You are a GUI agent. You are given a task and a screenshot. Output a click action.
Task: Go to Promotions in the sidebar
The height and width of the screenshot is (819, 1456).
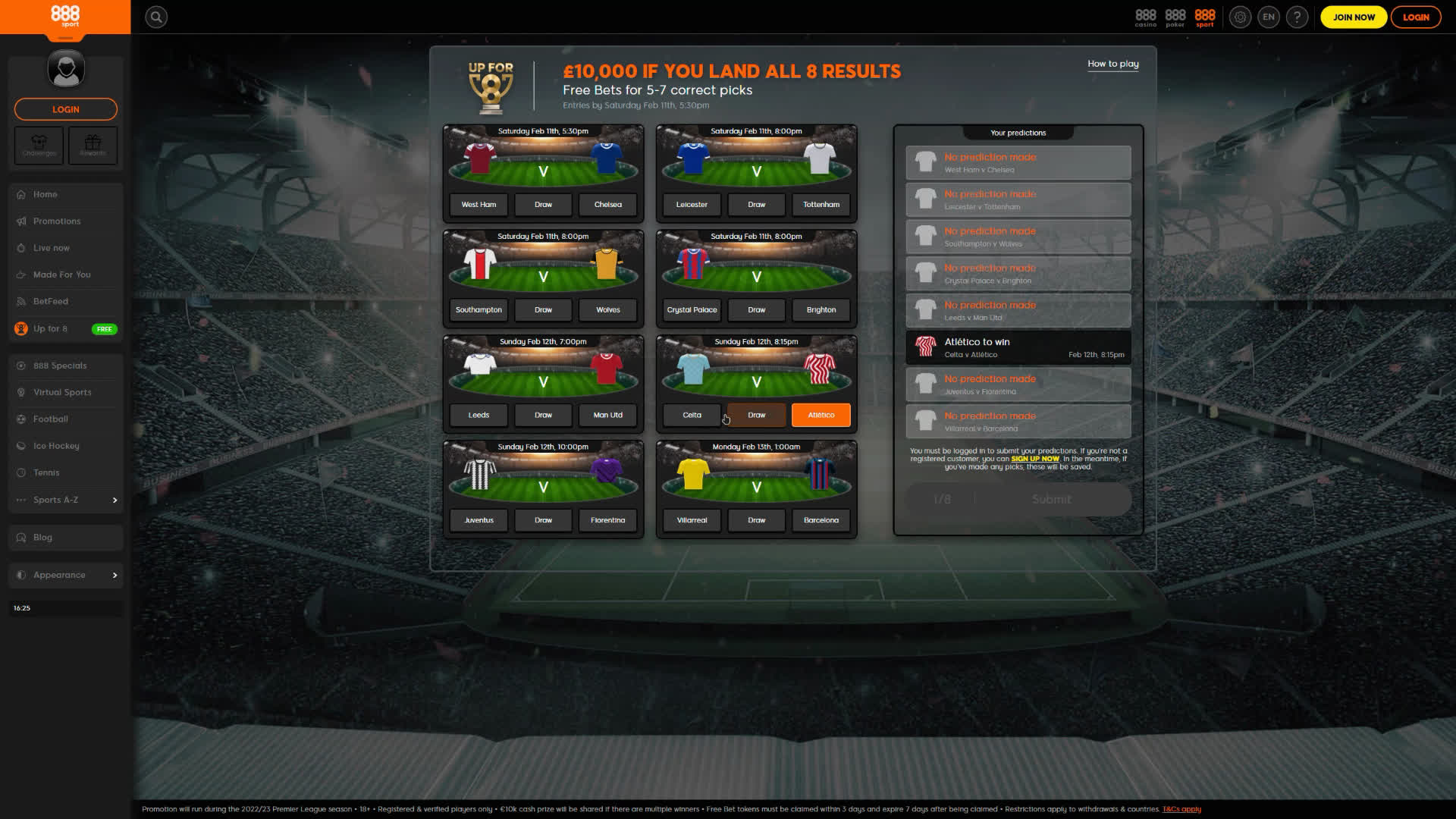pyautogui.click(x=57, y=221)
